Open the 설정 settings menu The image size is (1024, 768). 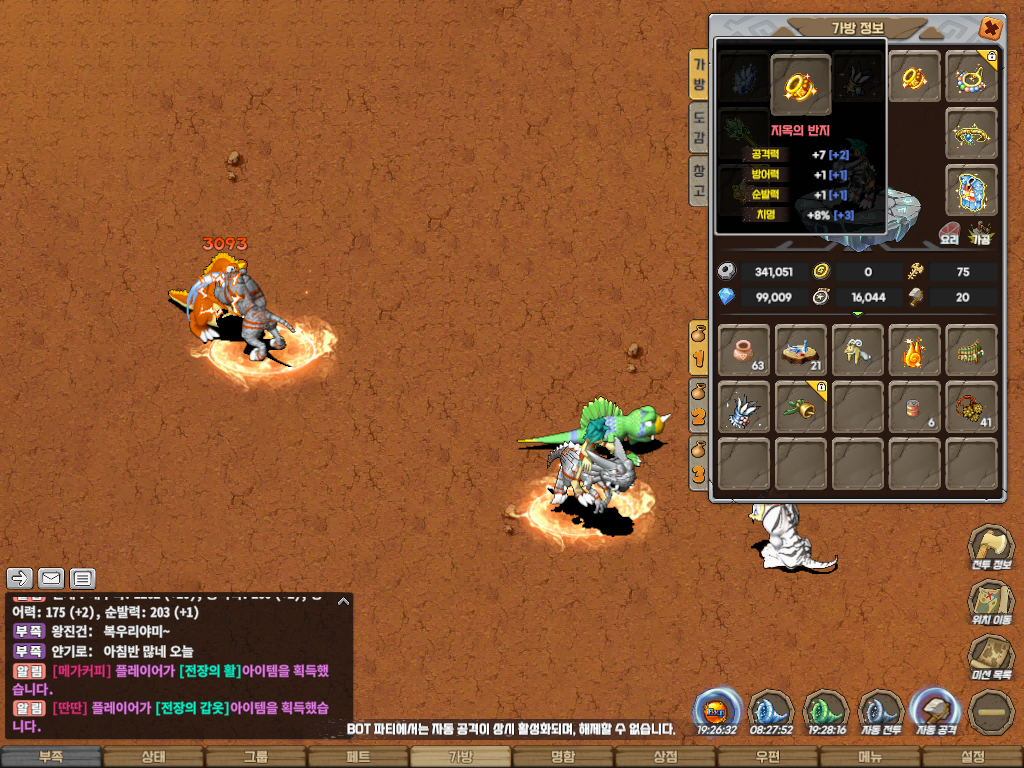tap(971, 757)
